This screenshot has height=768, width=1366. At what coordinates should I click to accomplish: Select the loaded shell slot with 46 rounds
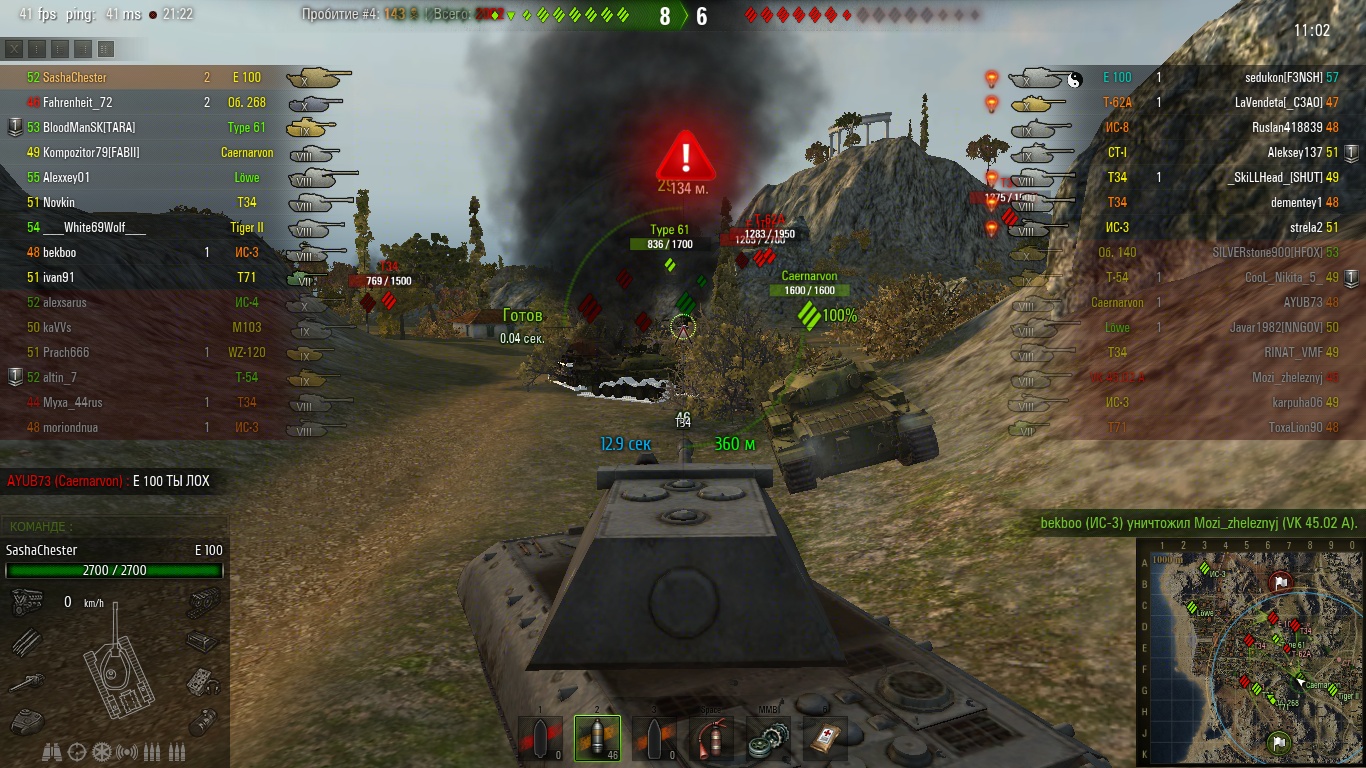click(x=597, y=739)
